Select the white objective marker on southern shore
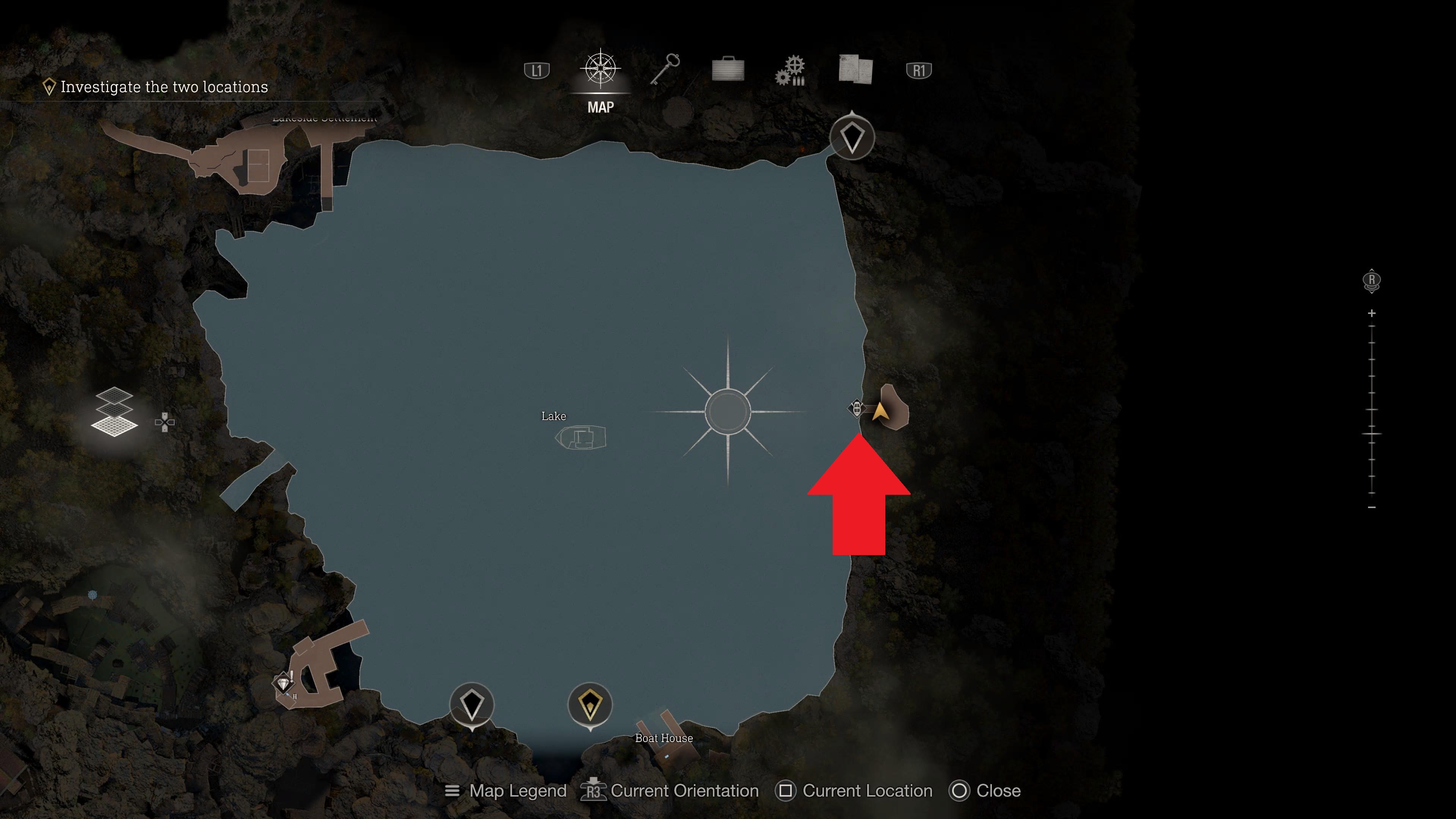 472,705
